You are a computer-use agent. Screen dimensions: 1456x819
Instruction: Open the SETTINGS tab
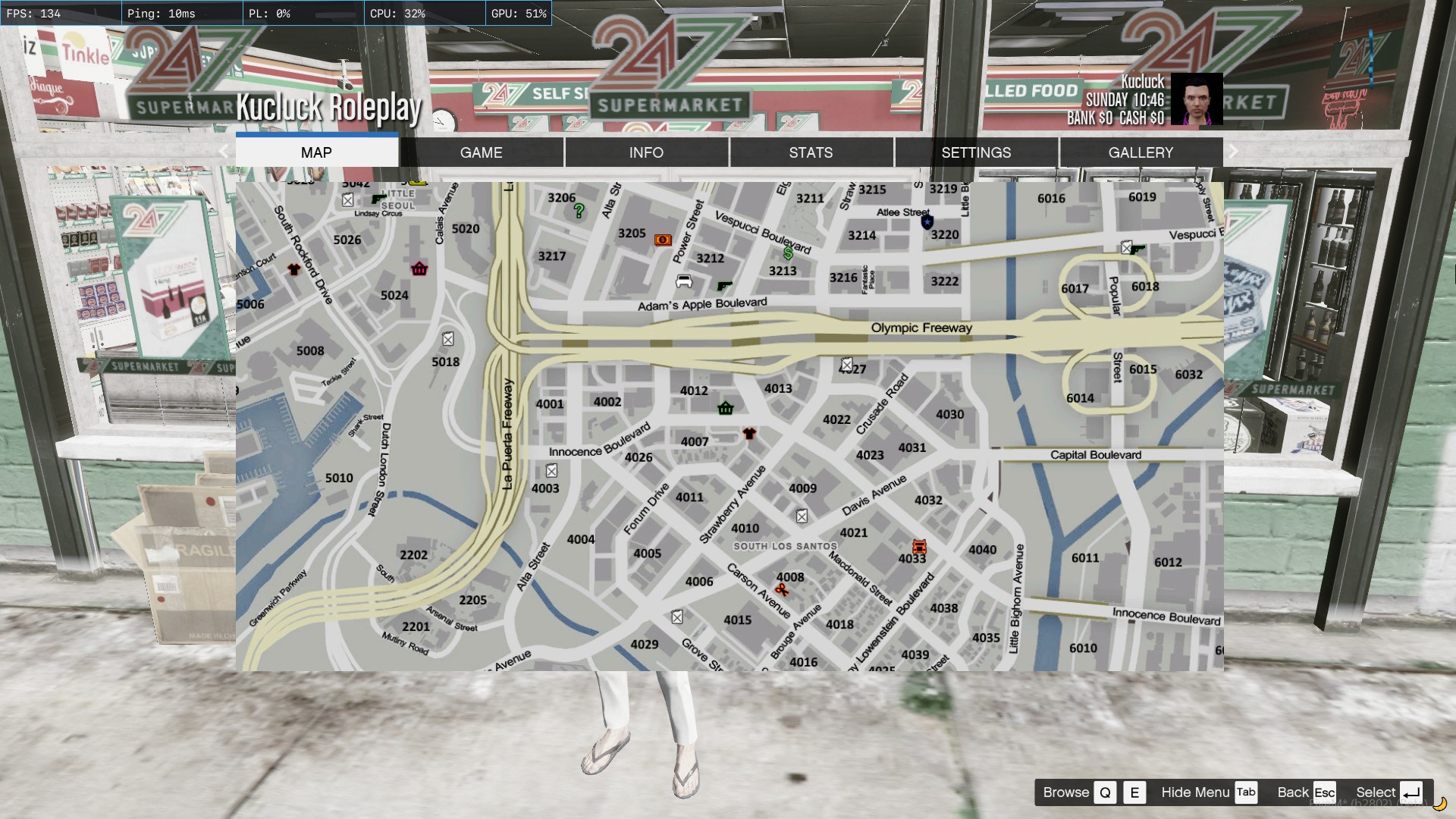coord(976,152)
